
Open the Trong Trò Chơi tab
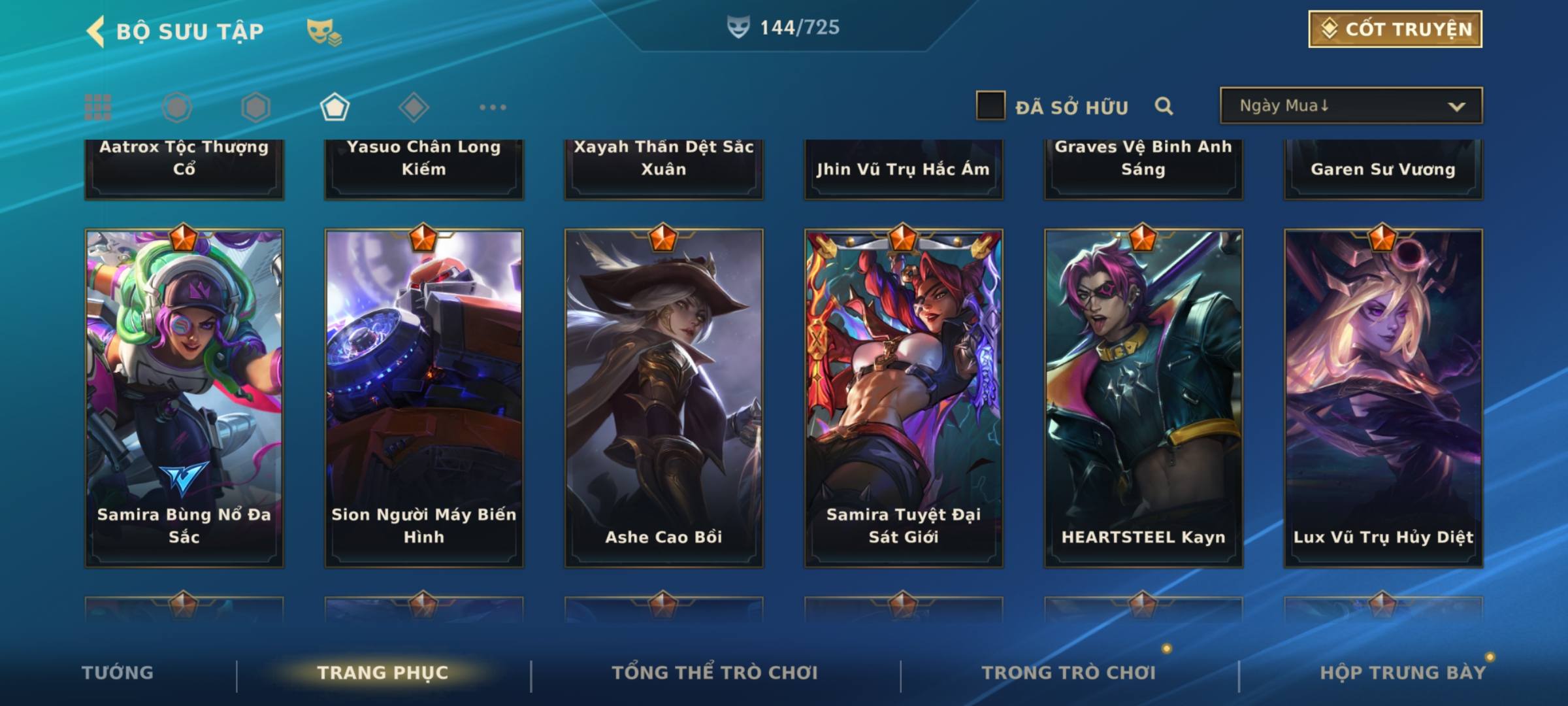(x=1069, y=673)
